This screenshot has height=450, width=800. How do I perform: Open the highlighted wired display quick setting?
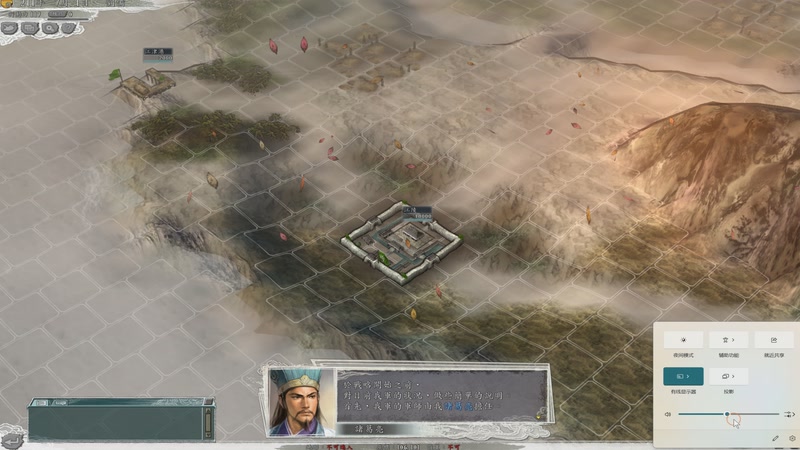(x=683, y=376)
